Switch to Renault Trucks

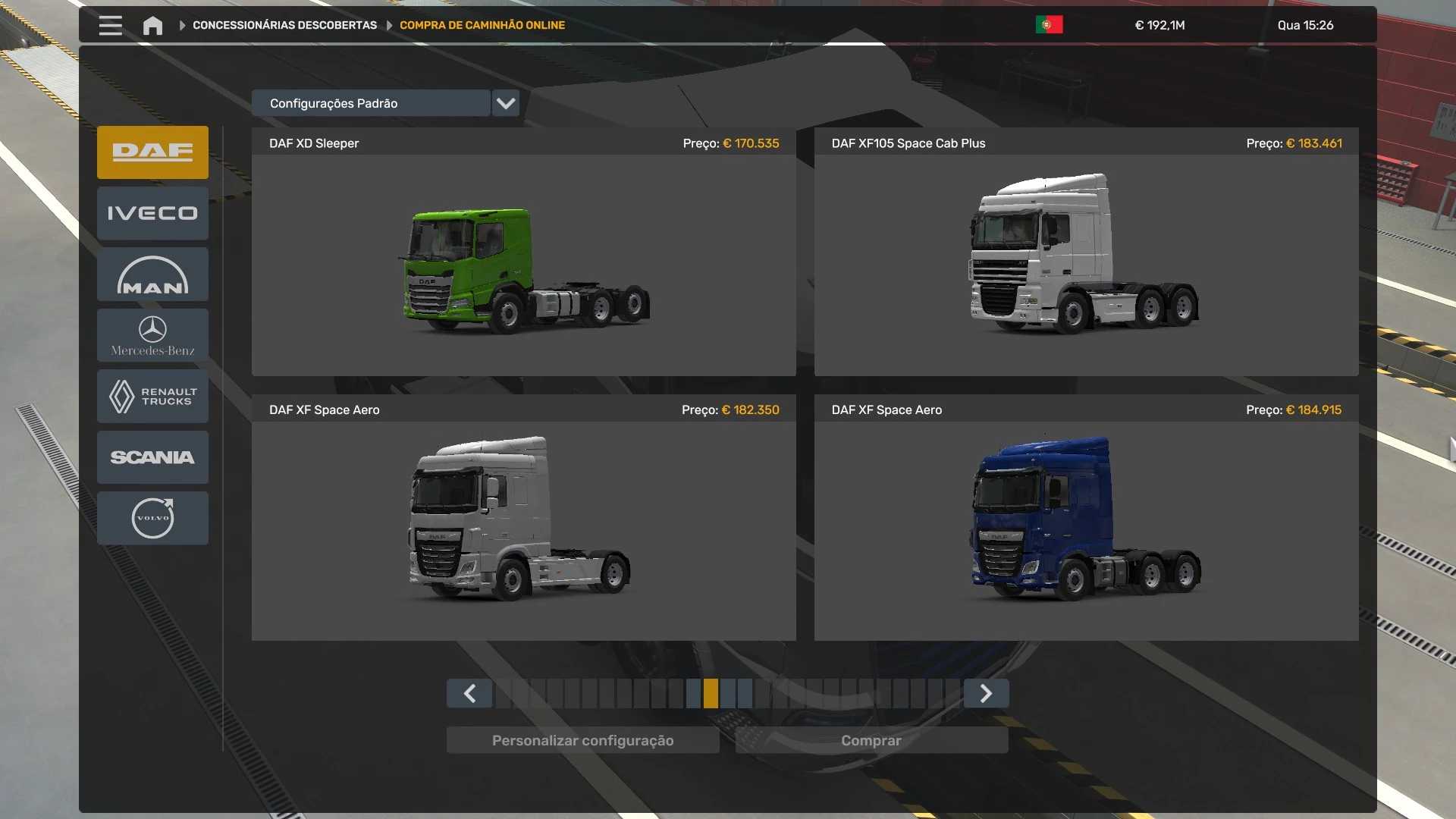point(152,396)
